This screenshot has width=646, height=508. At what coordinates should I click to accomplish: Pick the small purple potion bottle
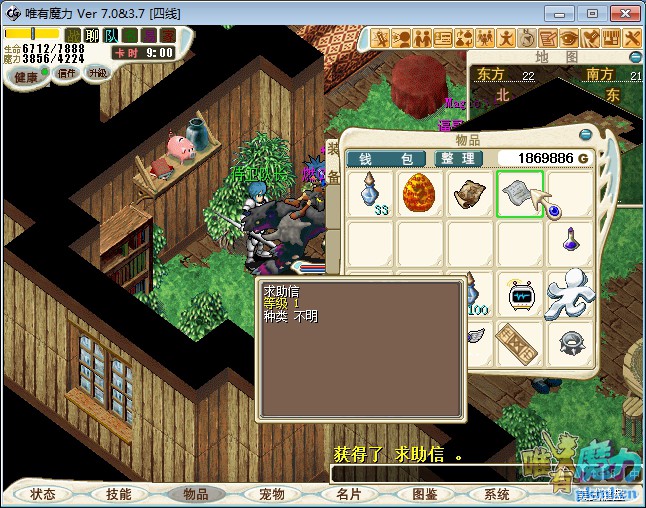[x=570, y=242]
